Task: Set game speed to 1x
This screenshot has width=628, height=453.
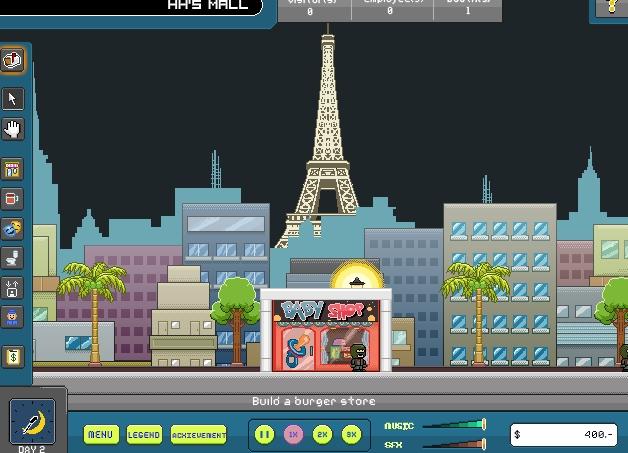Action: (x=294, y=435)
